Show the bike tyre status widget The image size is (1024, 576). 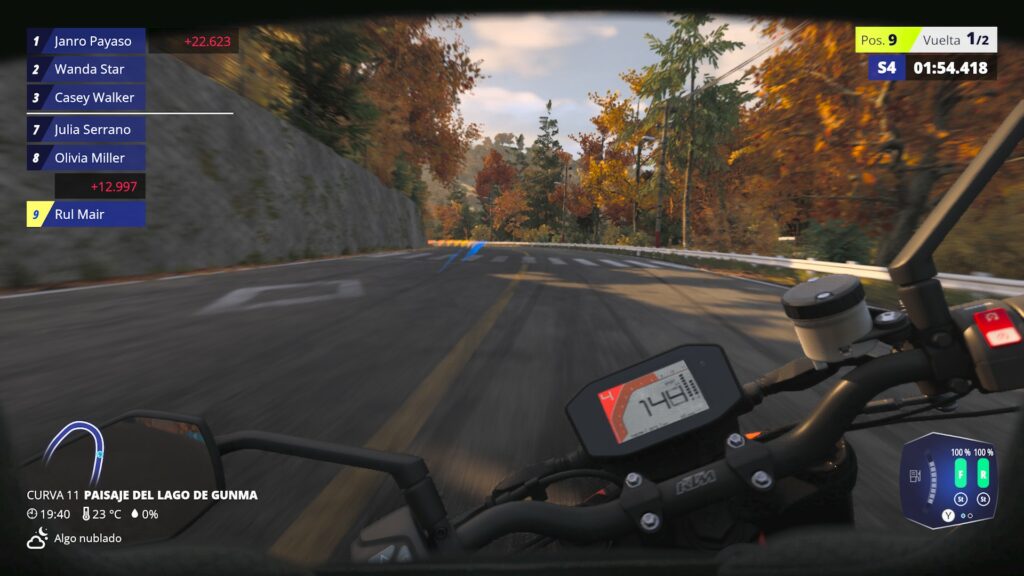click(x=948, y=480)
